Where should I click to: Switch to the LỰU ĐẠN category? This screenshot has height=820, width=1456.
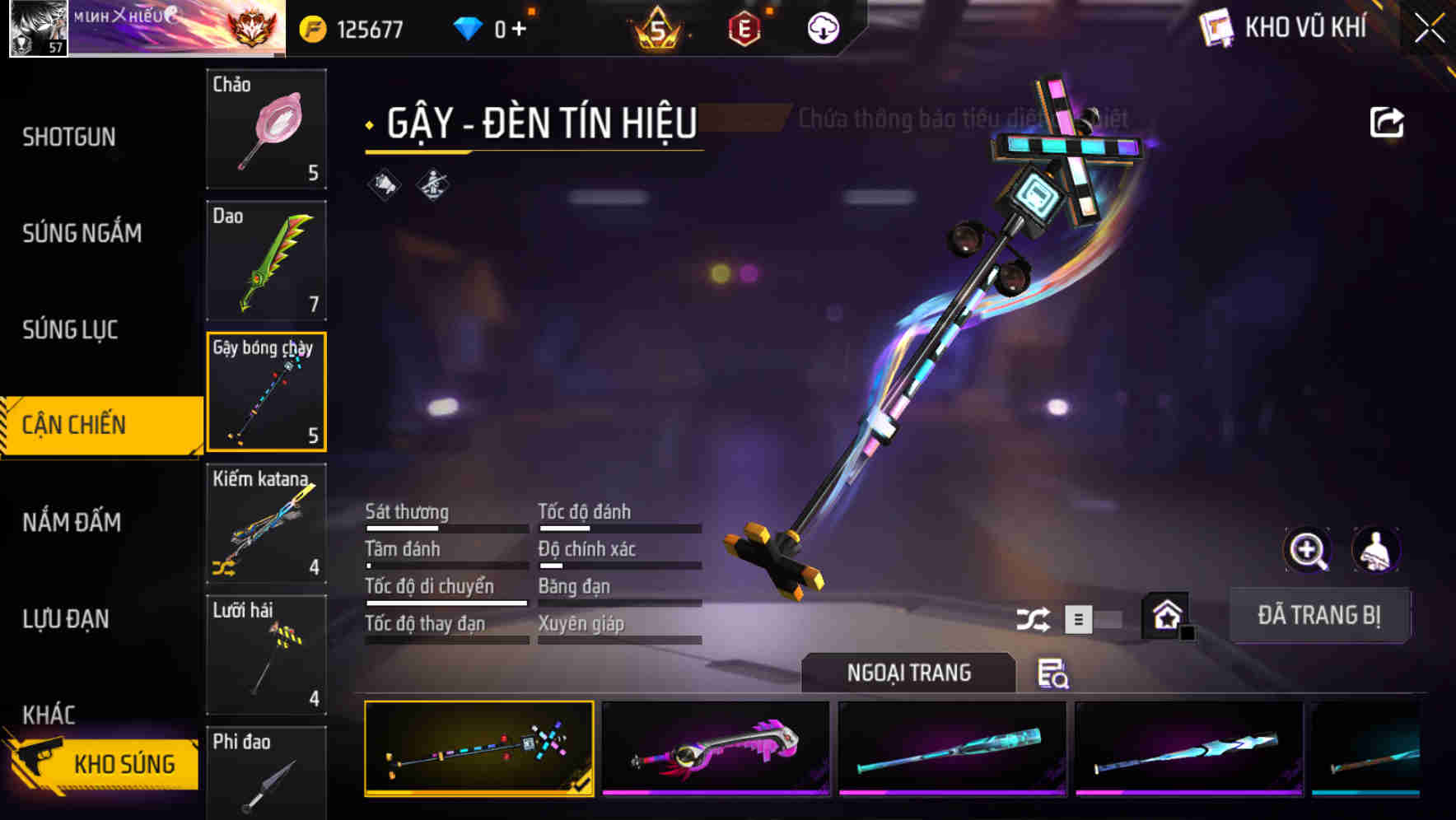66,618
